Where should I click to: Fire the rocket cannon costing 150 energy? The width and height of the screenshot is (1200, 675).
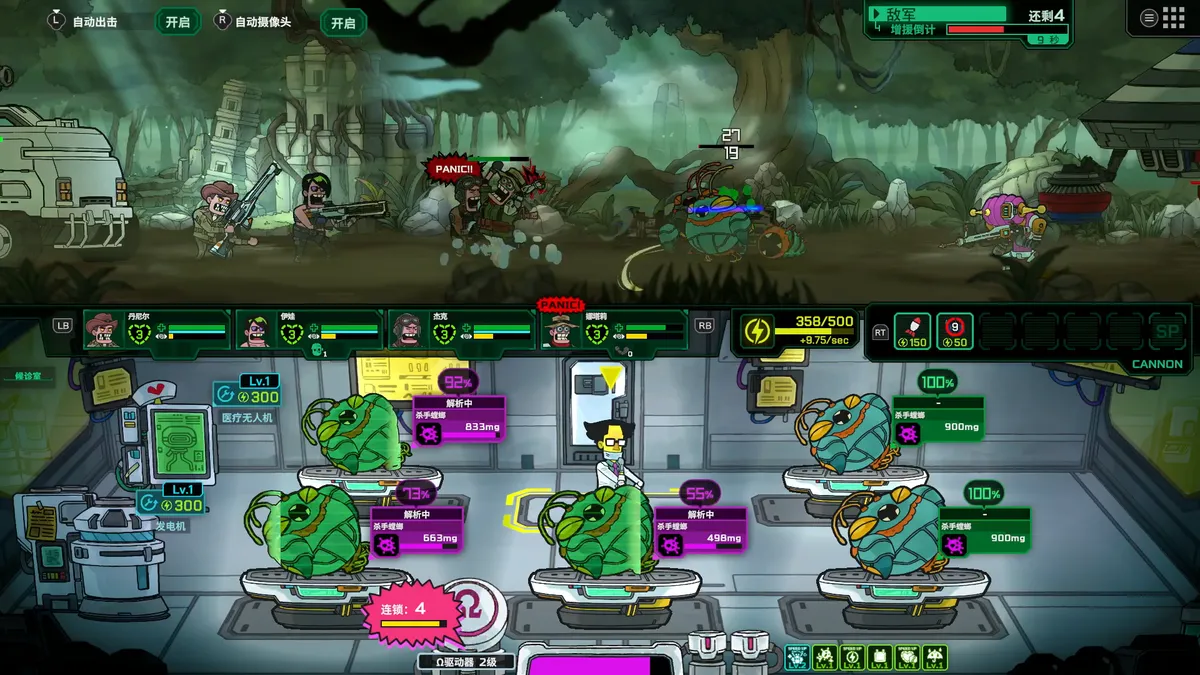pyautogui.click(x=912, y=331)
